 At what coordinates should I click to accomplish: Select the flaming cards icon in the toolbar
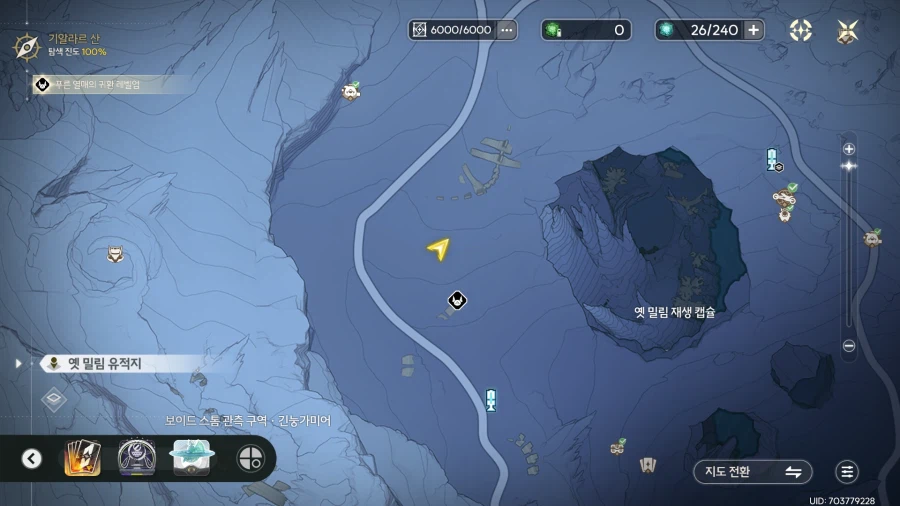tap(82, 458)
